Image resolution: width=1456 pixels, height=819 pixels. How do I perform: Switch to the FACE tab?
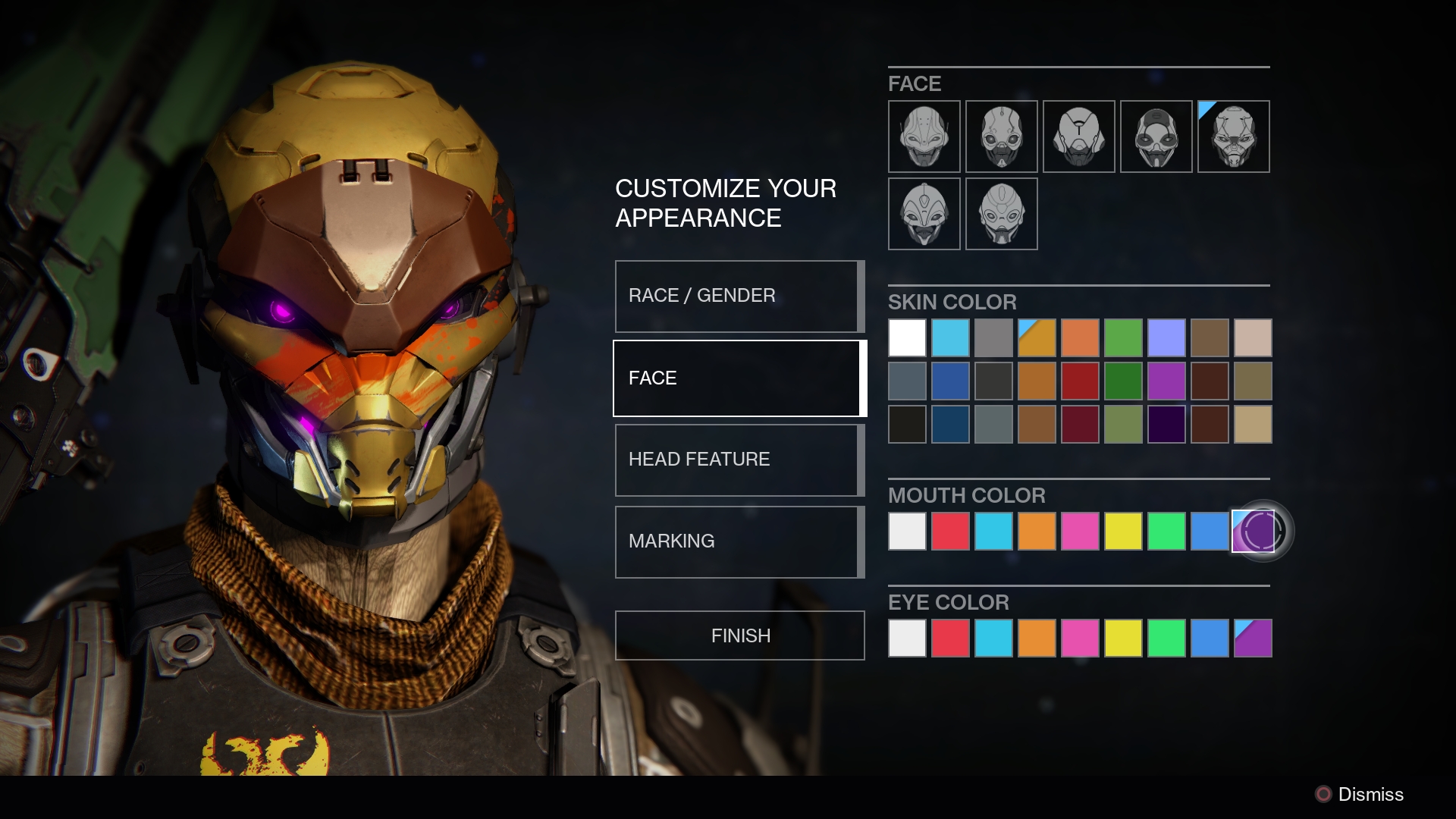click(738, 378)
